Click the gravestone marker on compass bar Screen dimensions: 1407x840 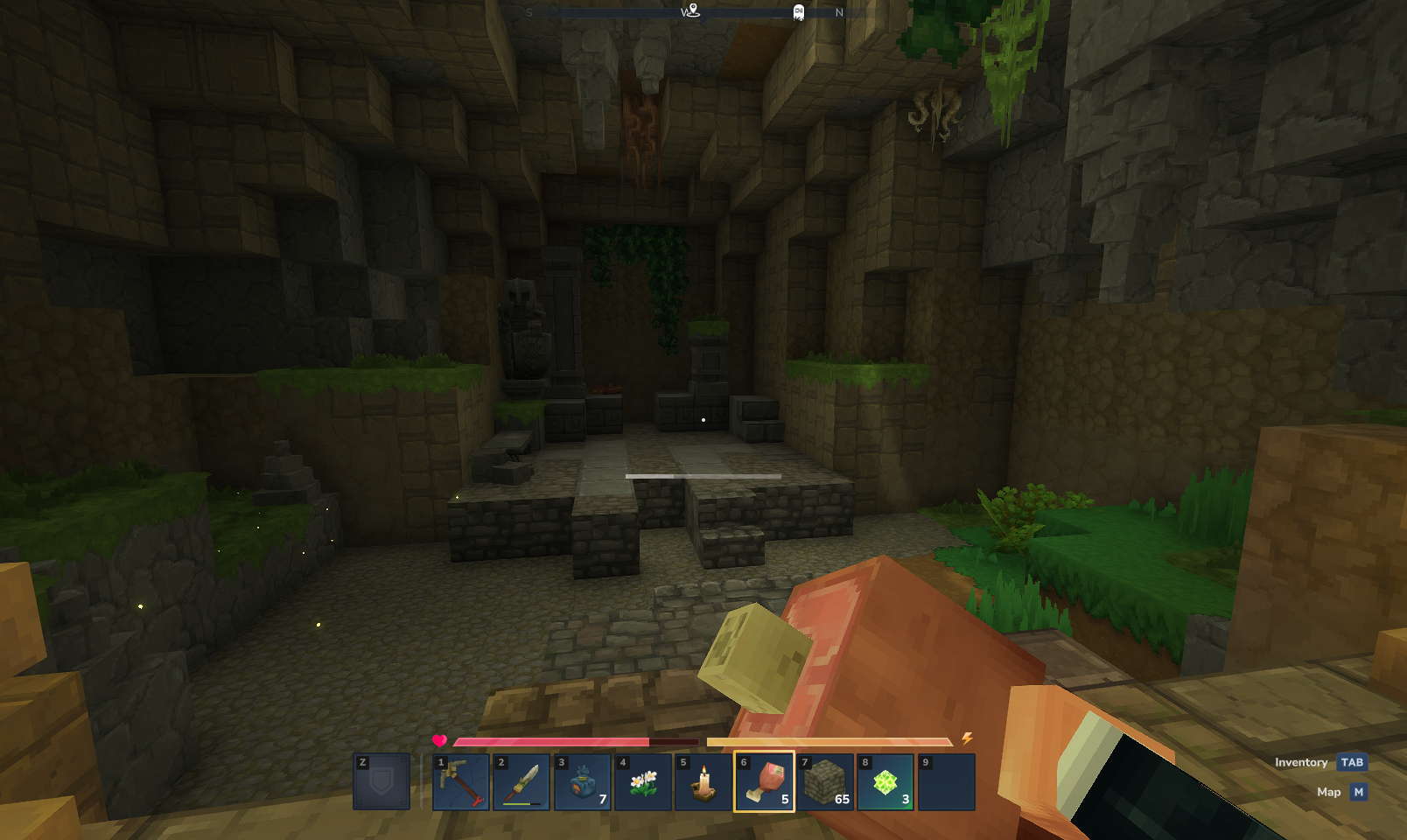(x=798, y=12)
